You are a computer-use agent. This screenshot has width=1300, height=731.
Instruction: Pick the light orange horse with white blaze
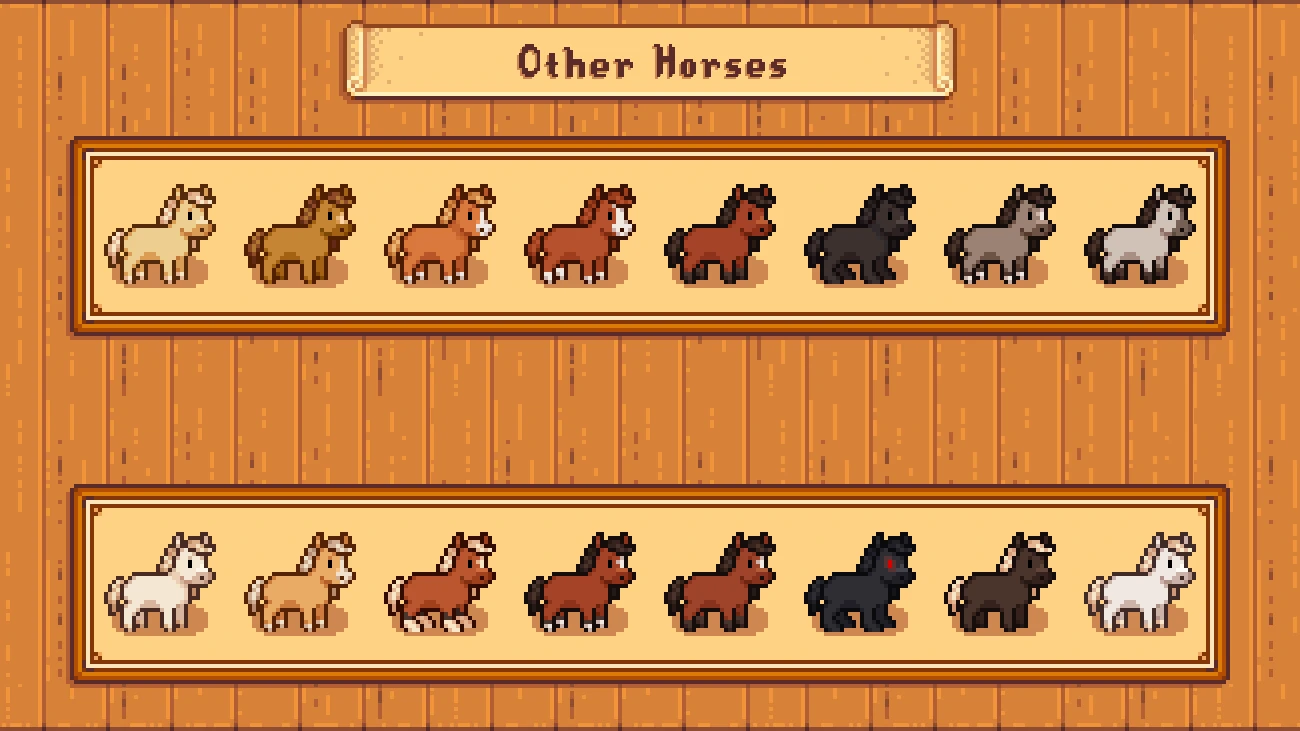(440, 235)
